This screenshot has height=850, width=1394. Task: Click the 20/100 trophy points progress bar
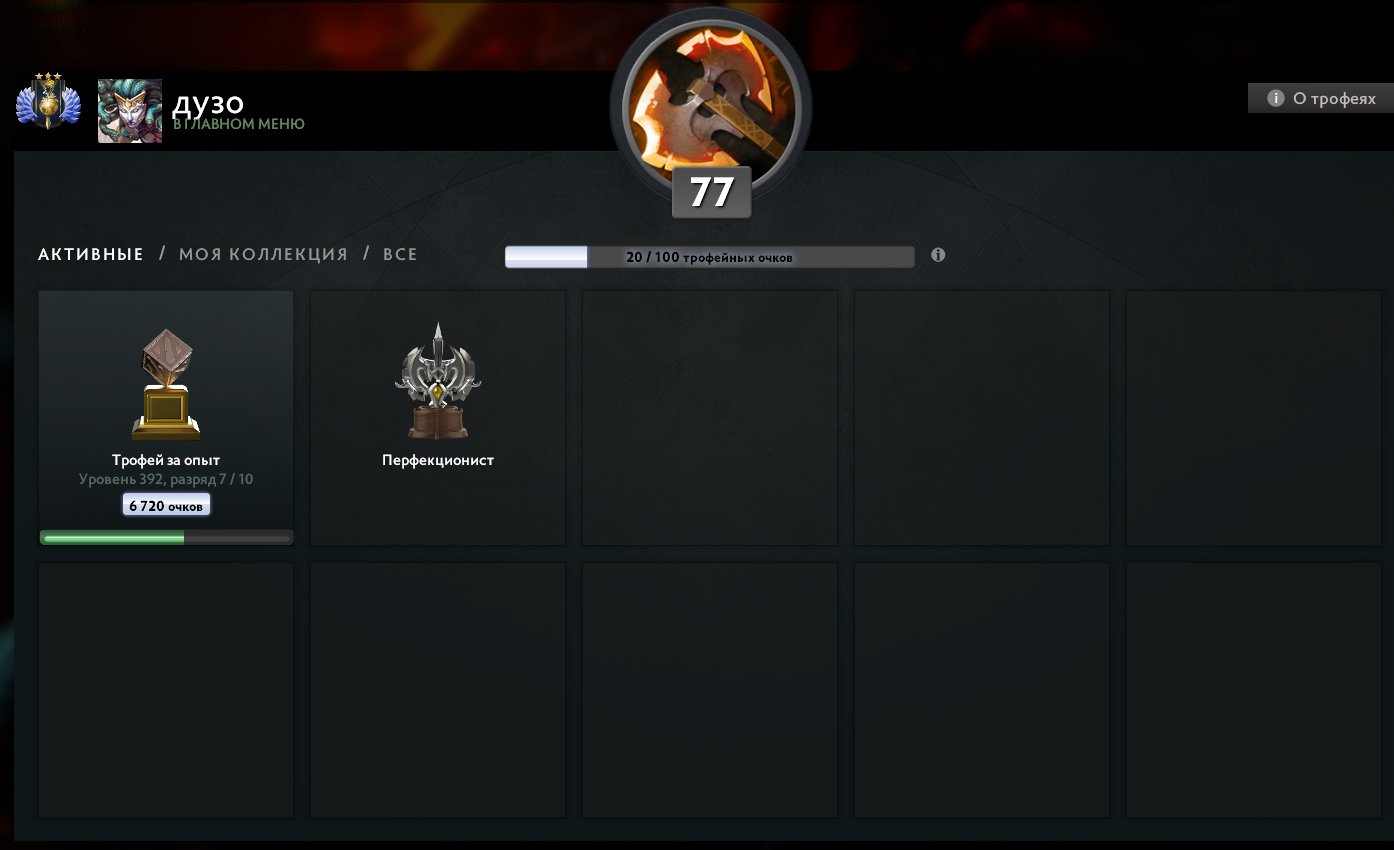tap(710, 256)
